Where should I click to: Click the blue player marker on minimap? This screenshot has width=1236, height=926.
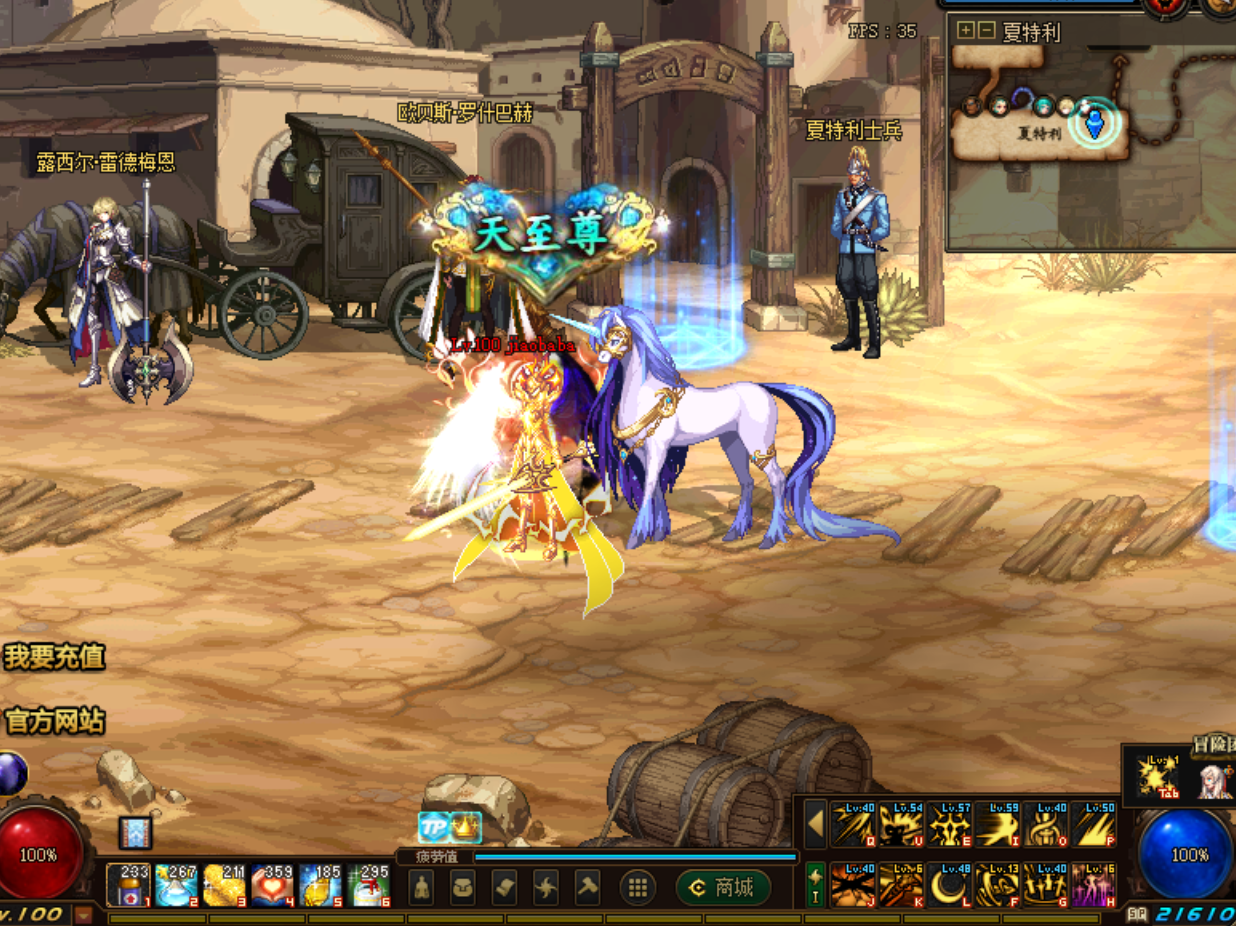click(x=1095, y=123)
